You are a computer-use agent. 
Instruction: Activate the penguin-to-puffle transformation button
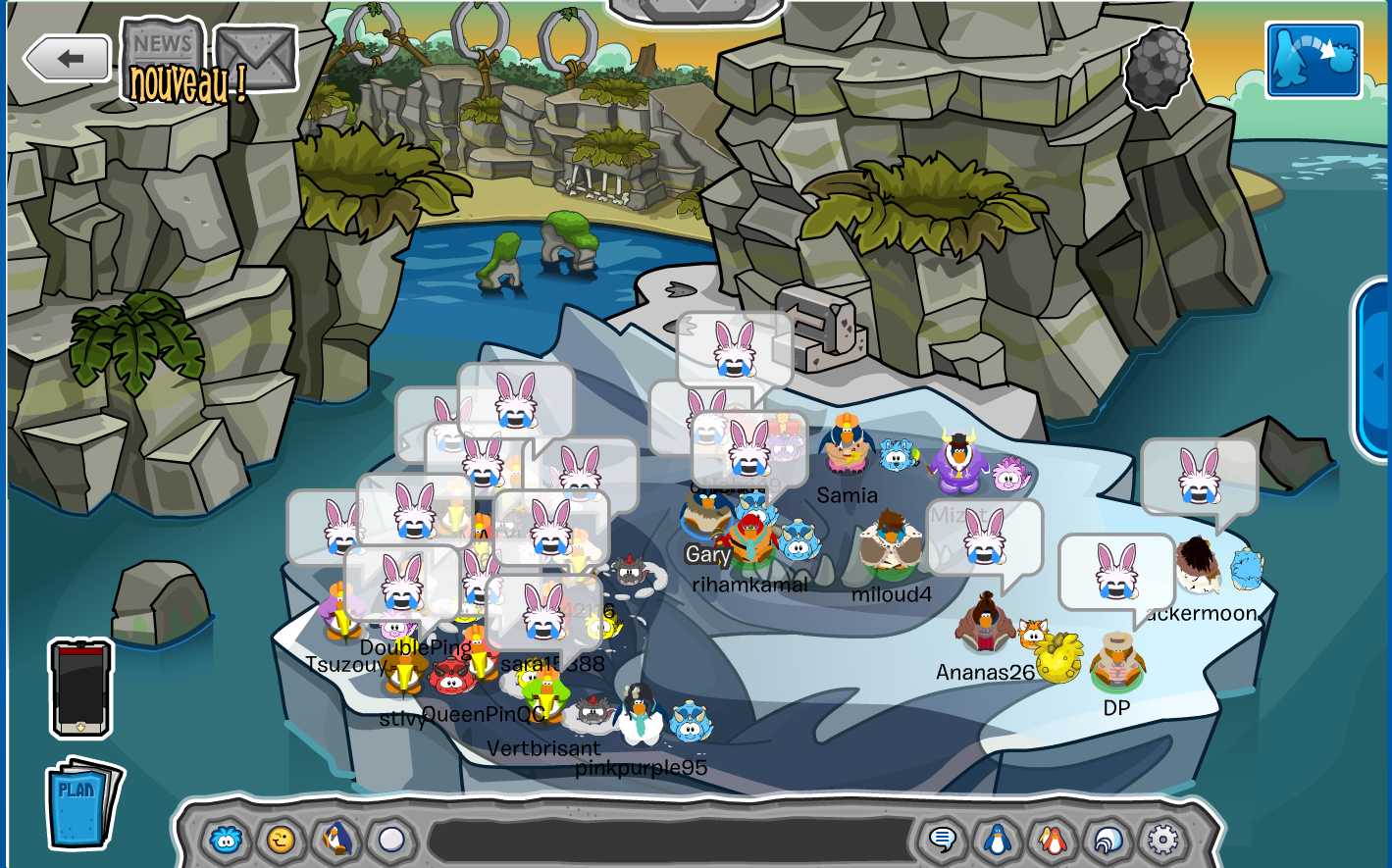pyautogui.click(x=1314, y=61)
